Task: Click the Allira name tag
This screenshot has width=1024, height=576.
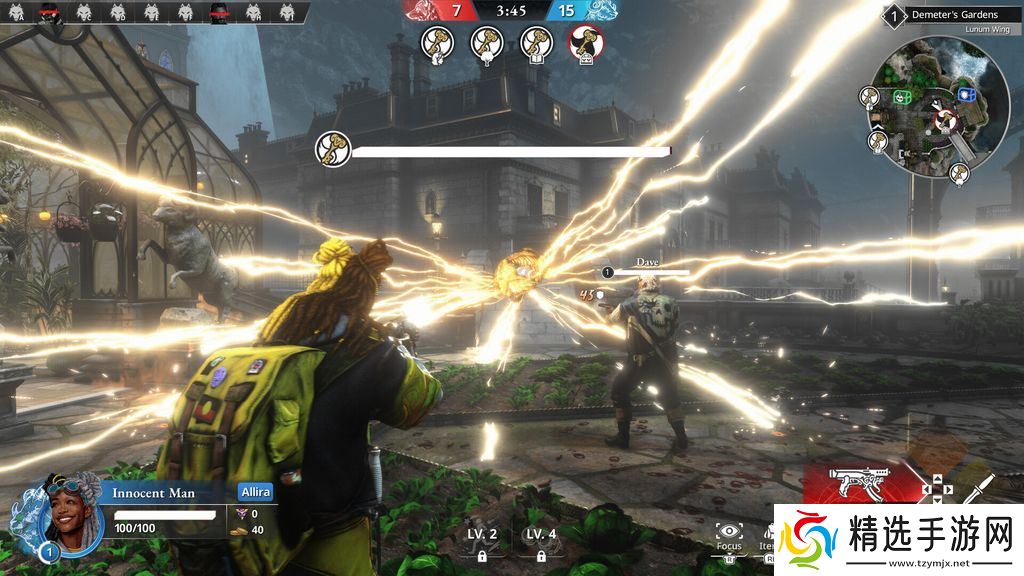Action: coord(255,492)
